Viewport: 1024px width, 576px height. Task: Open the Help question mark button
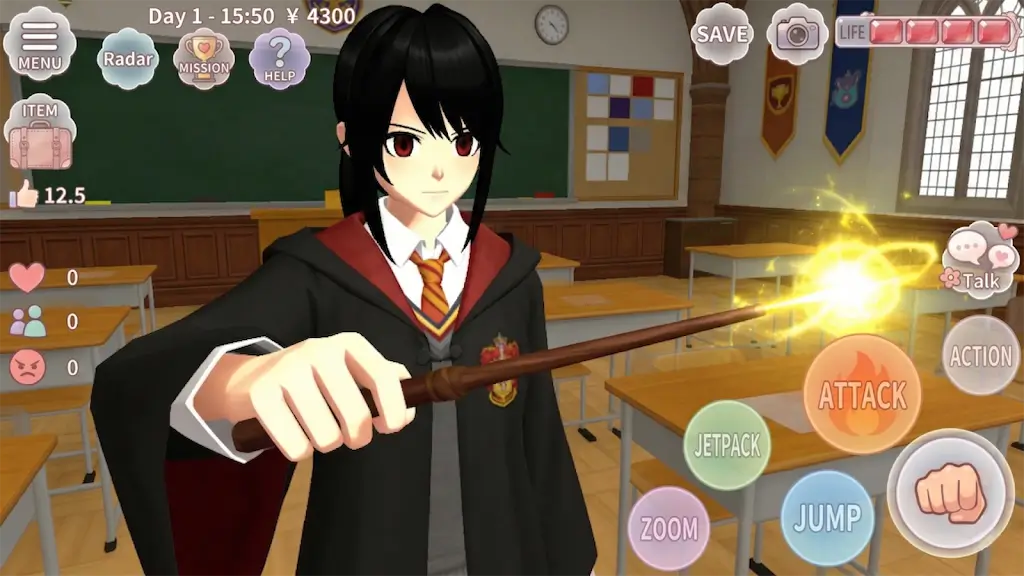click(x=279, y=59)
